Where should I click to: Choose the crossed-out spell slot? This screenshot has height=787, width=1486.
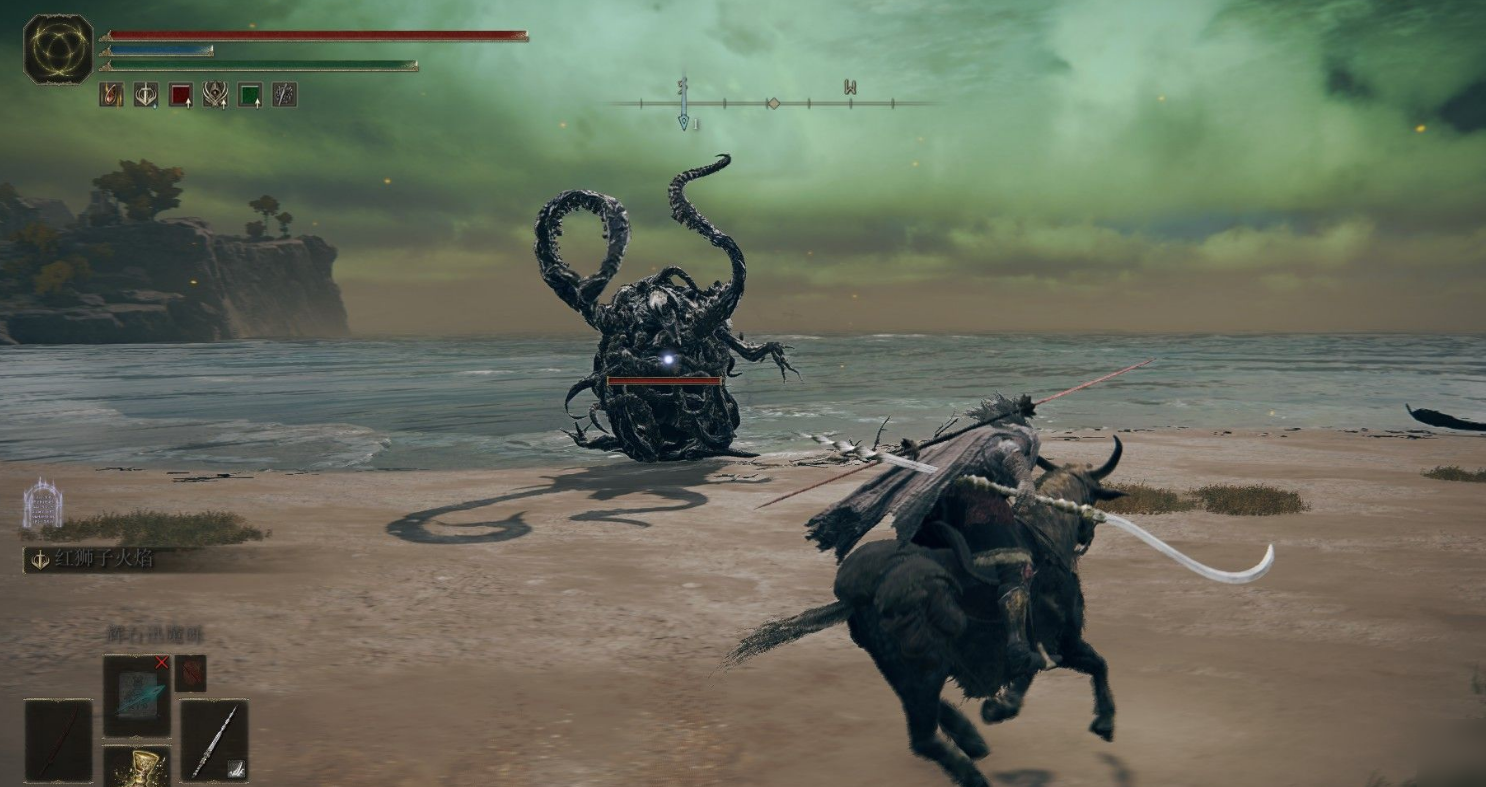(137, 696)
